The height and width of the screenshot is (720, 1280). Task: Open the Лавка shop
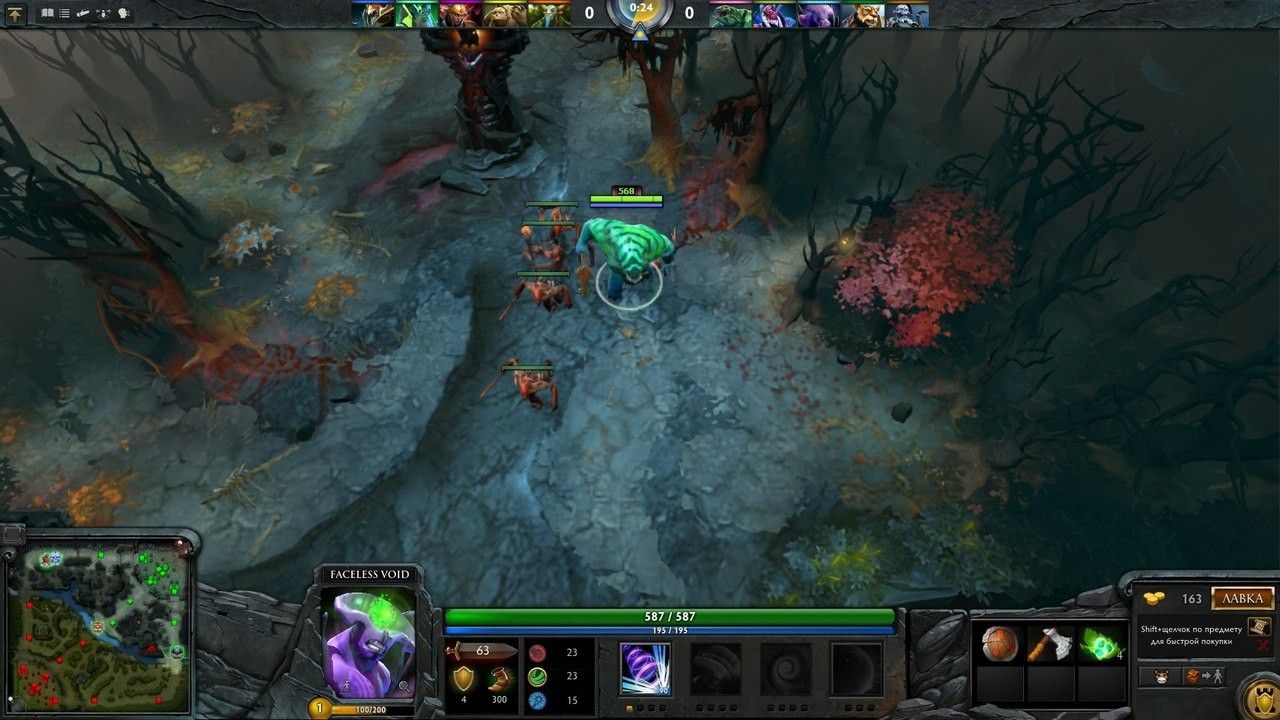coord(1243,599)
